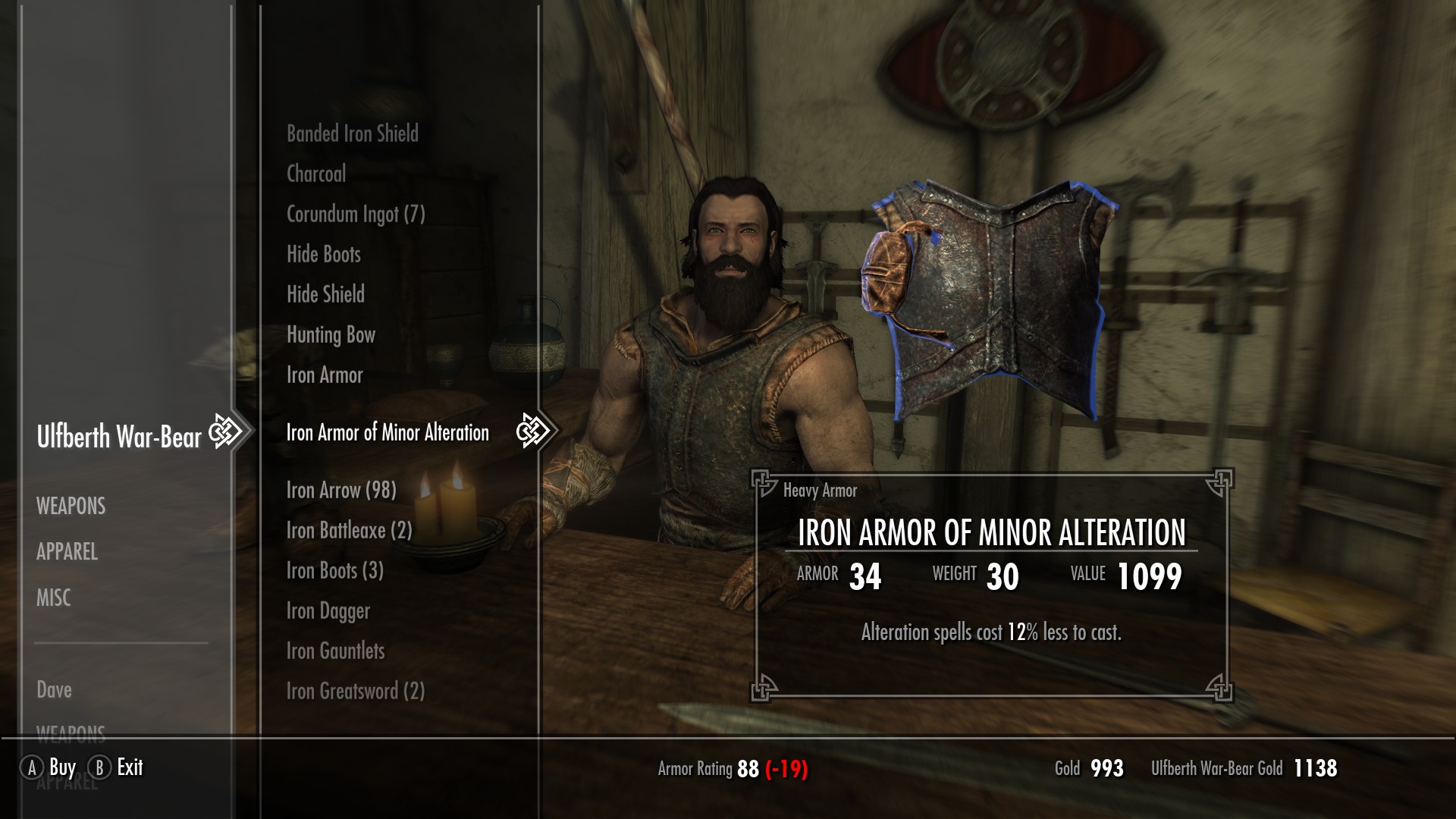This screenshot has width=1456, height=819.
Task: Choose the Charcoal item entry
Action: pyautogui.click(x=316, y=174)
